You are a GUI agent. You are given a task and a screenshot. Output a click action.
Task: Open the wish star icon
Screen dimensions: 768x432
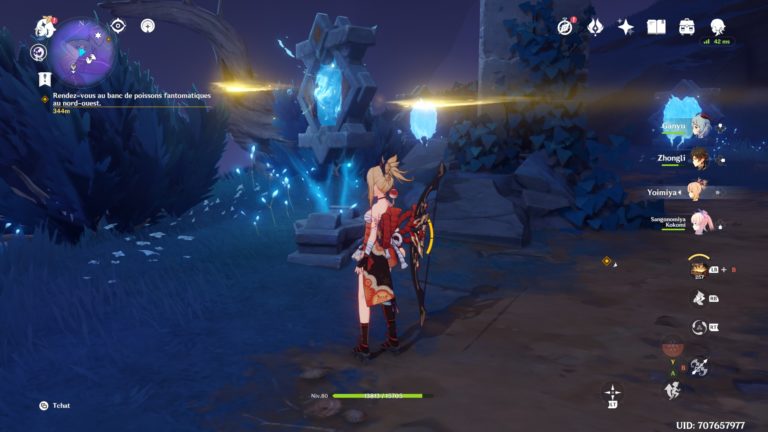coord(626,27)
